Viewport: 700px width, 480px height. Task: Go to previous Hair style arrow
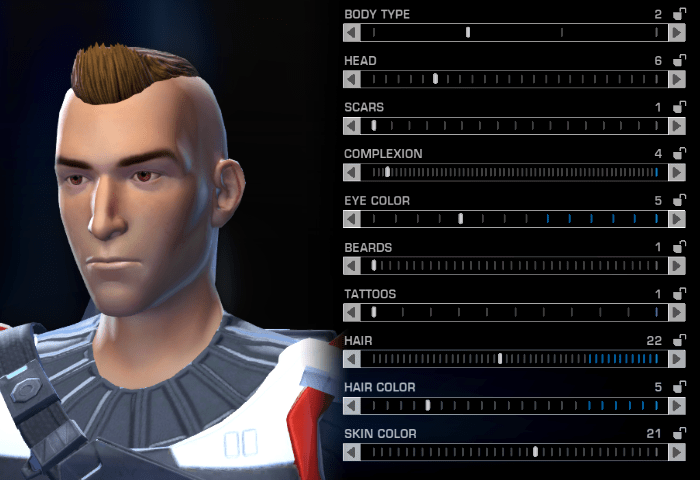tap(351, 359)
